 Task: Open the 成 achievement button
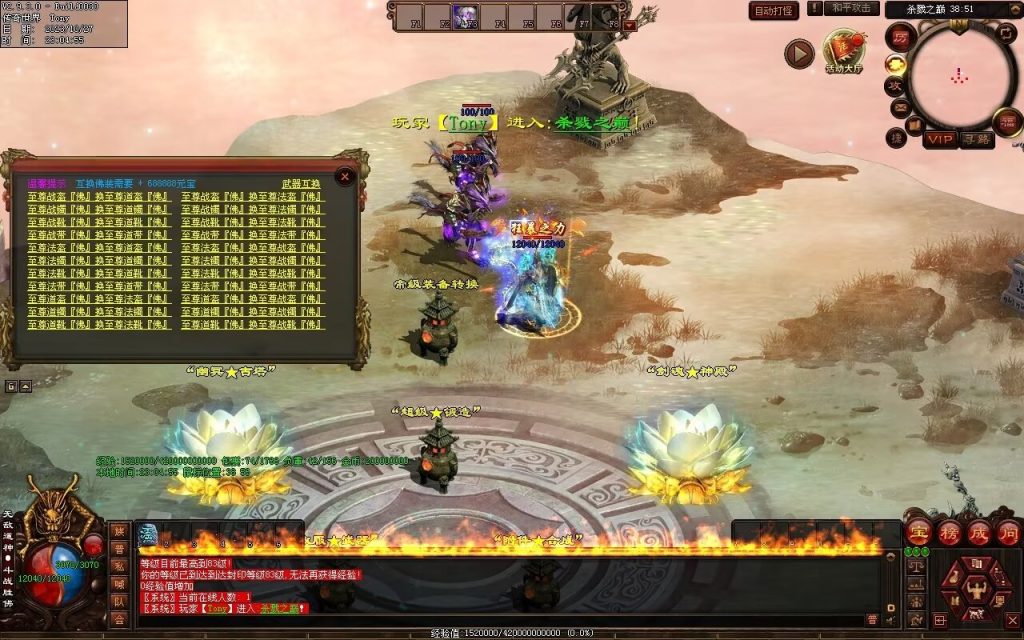click(x=978, y=531)
